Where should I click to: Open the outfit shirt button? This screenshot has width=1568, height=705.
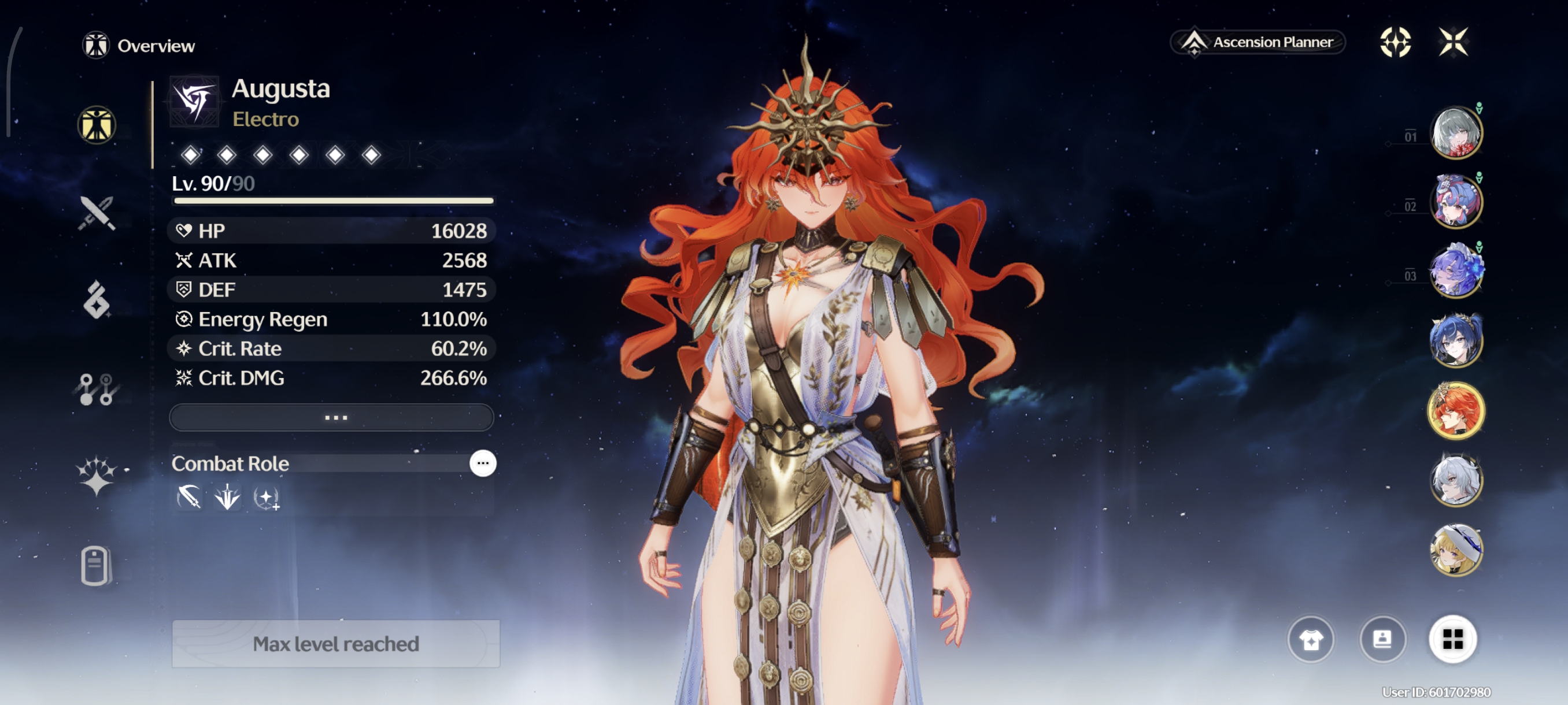coord(1311,639)
